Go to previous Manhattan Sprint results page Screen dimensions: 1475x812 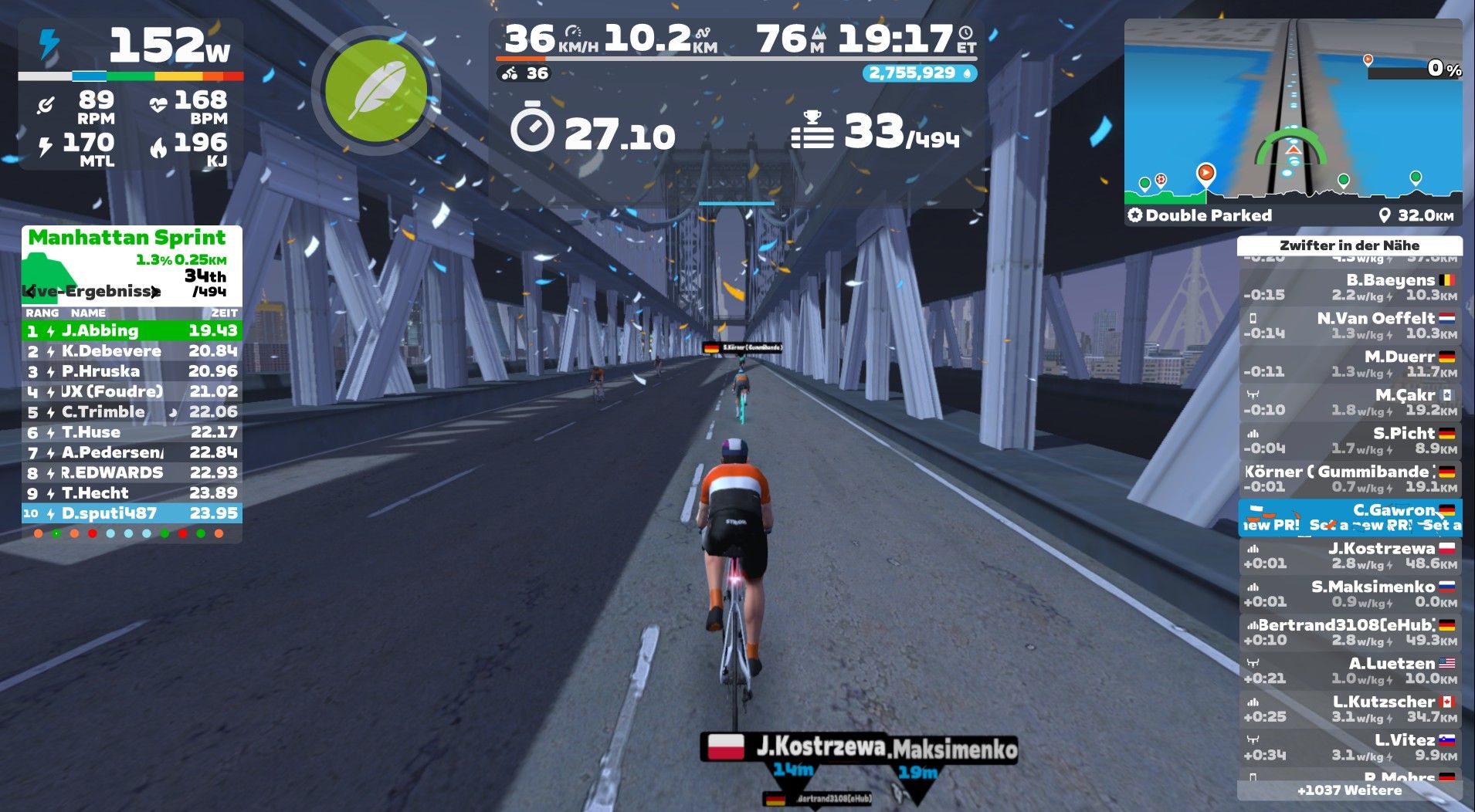pyautogui.click(x=30, y=292)
